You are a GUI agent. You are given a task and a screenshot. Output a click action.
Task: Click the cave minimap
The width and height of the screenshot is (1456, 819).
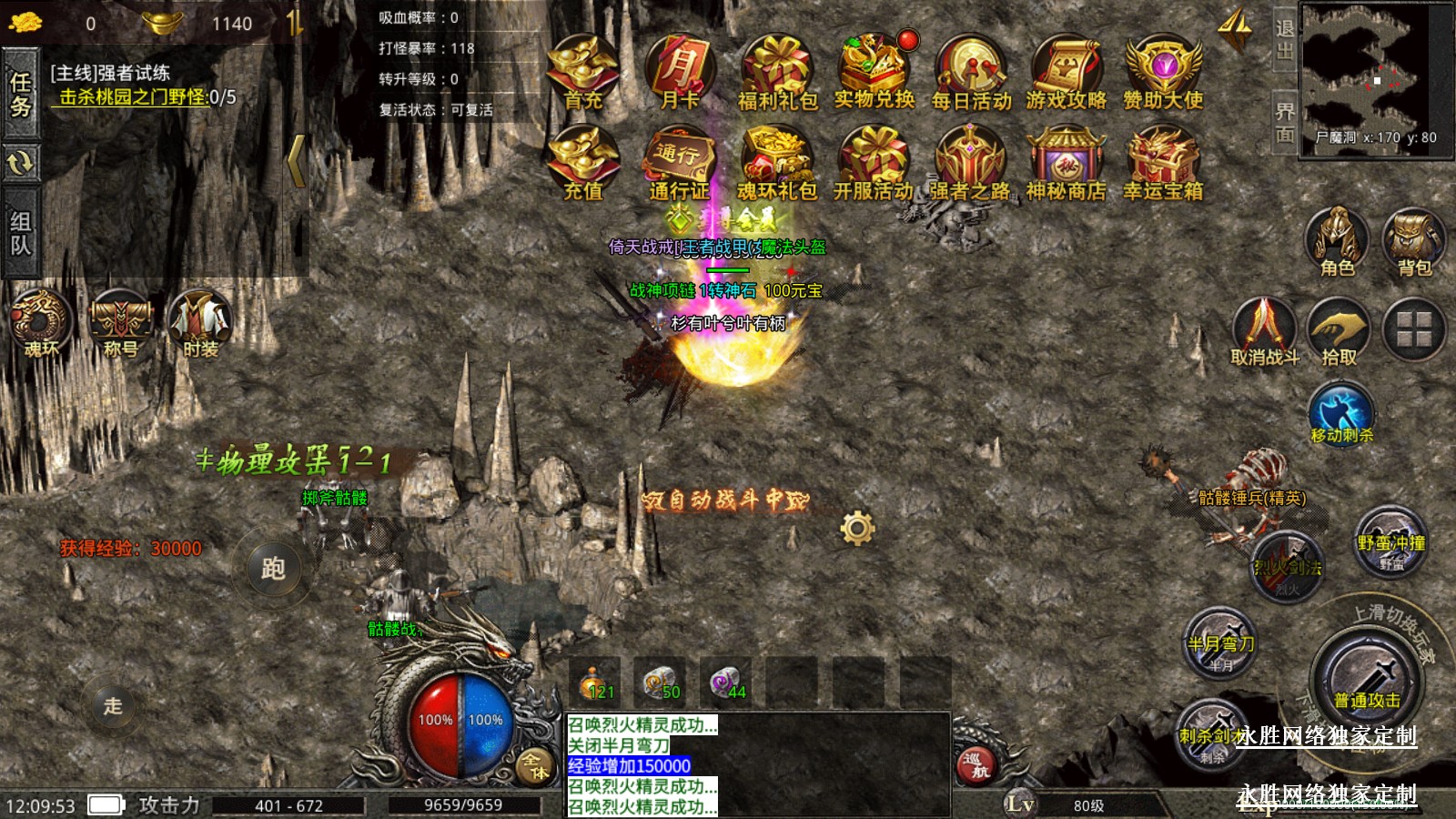pos(1374,75)
